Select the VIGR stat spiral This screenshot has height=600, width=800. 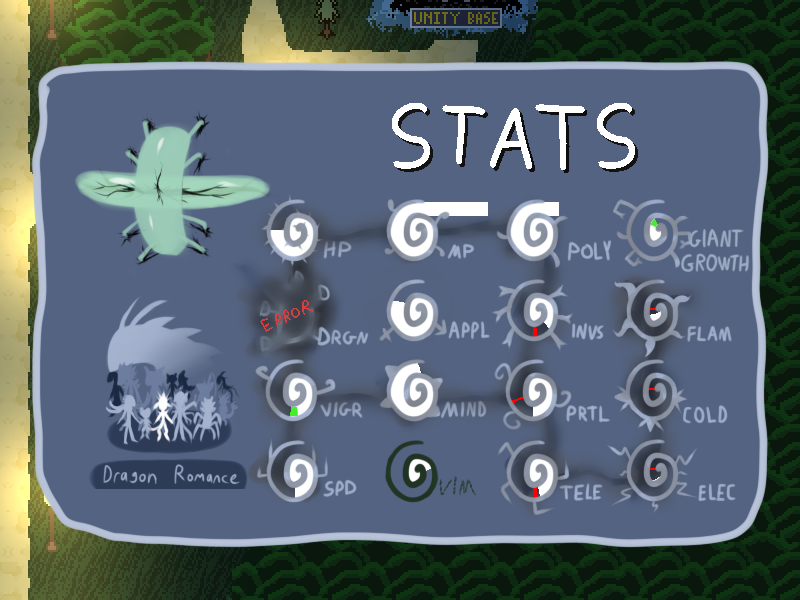click(293, 392)
